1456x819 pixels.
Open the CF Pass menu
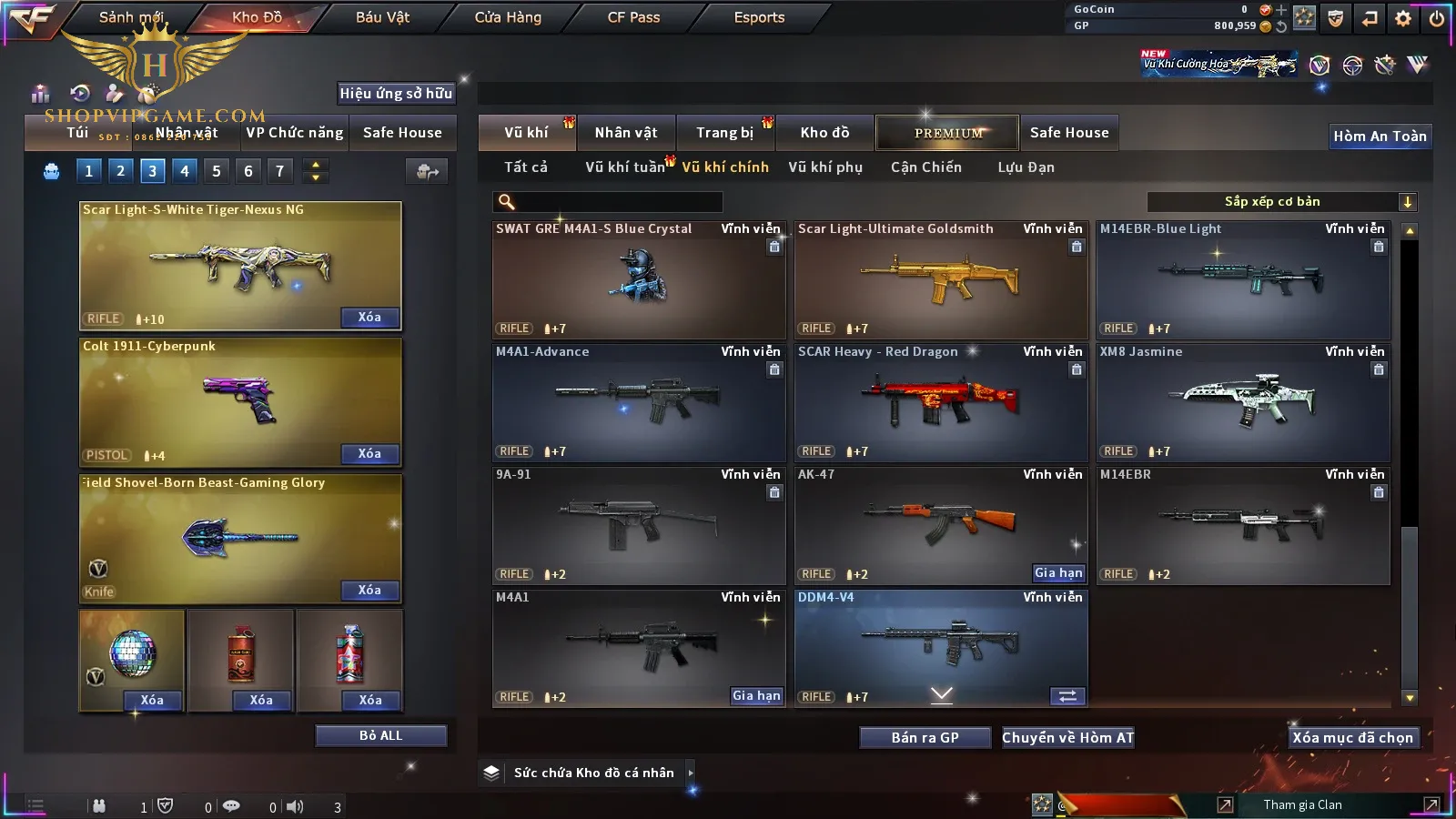point(633,17)
